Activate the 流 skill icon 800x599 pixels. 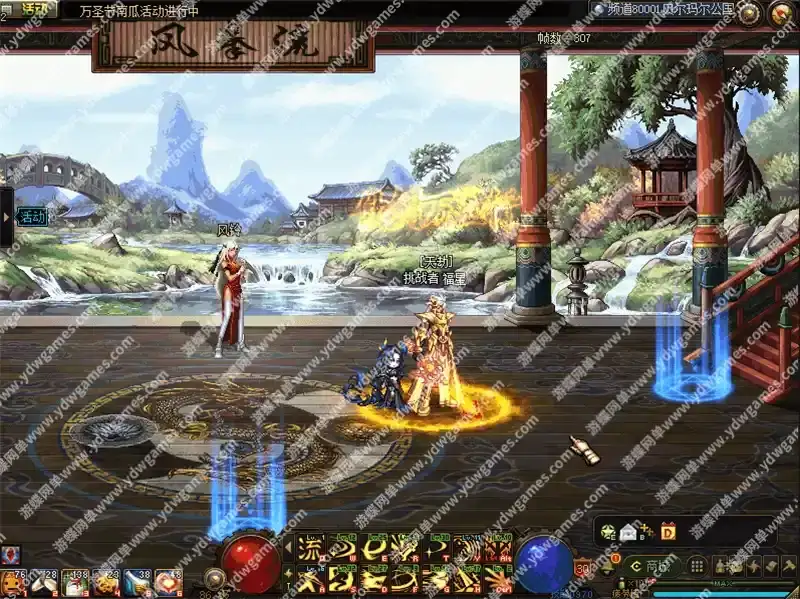(311, 547)
